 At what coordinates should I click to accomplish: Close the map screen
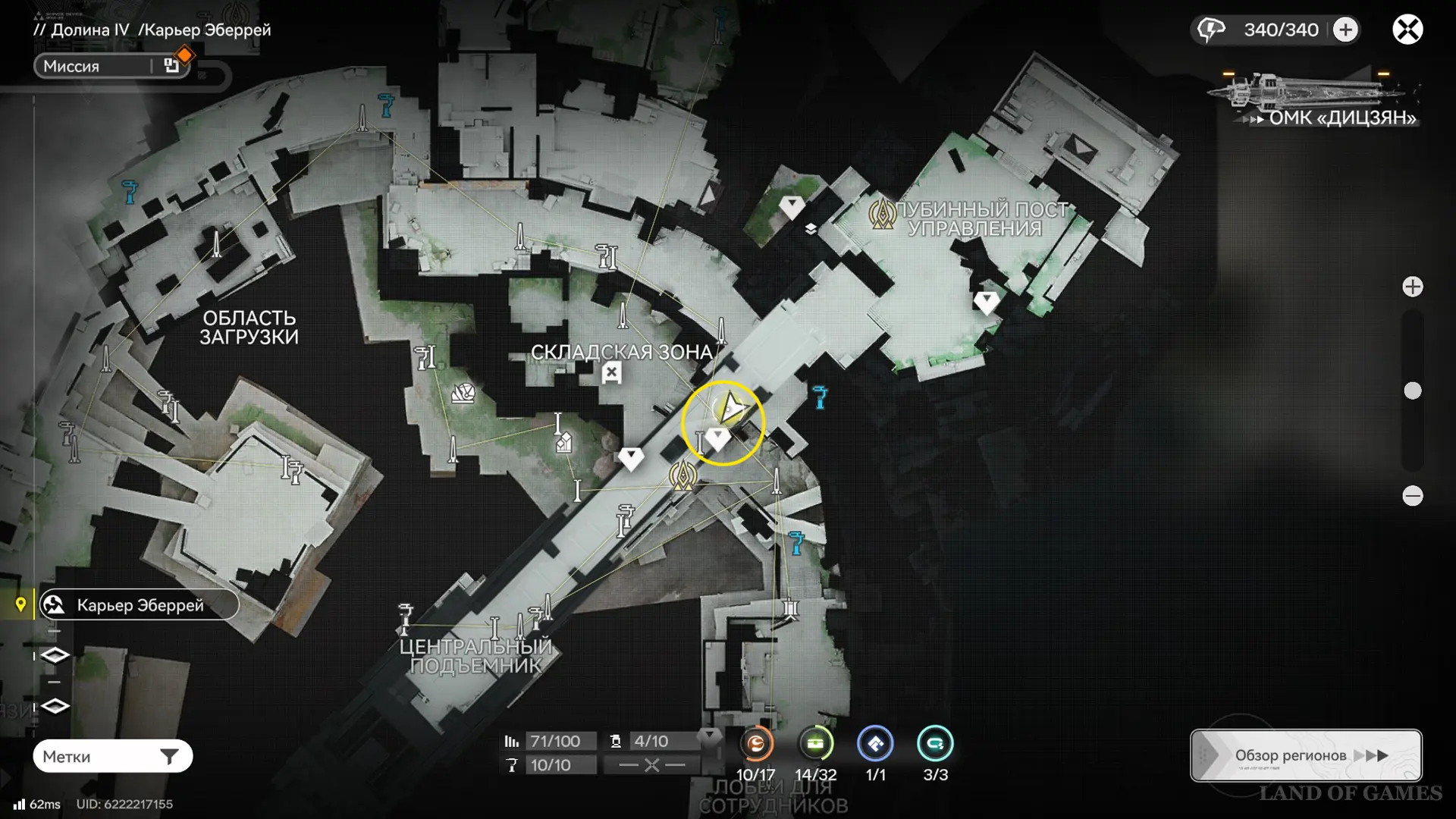pyautogui.click(x=1407, y=30)
